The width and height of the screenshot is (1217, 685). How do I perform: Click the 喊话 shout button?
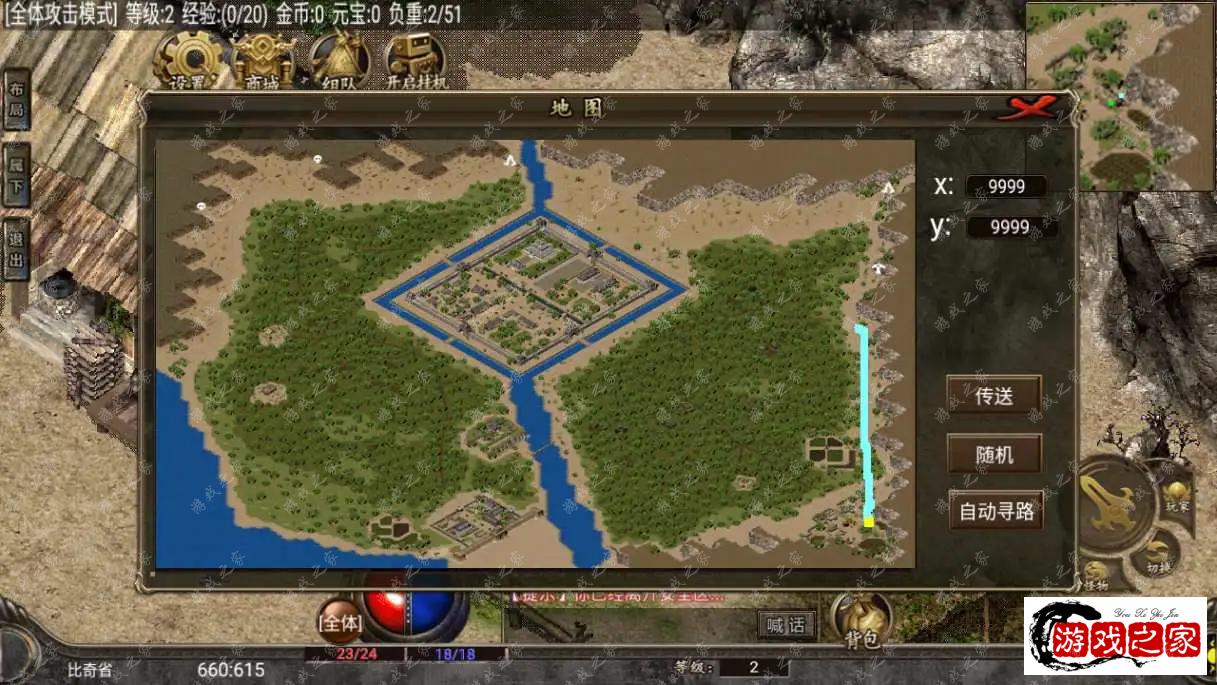pyautogui.click(x=785, y=625)
